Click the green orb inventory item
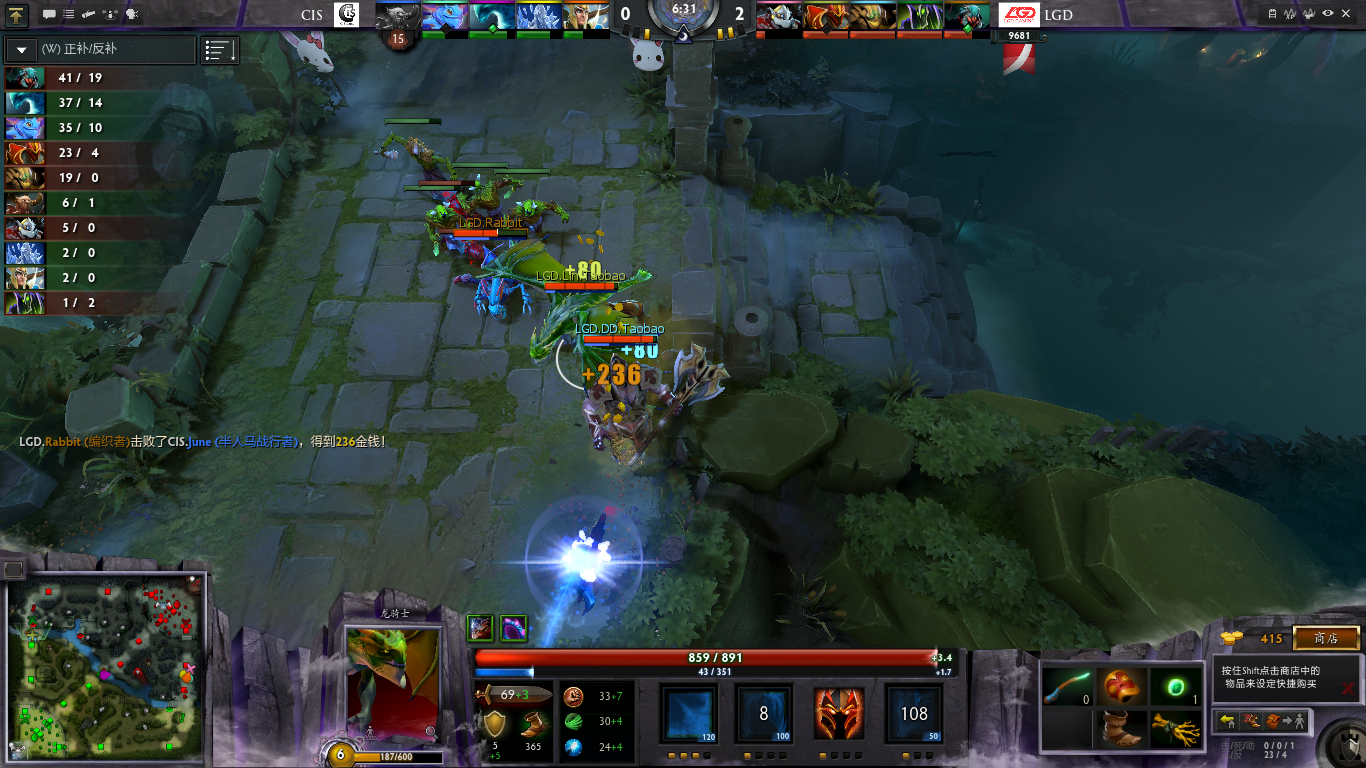The height and width of the screenshot is (768, 1366). coord(1176,686)
